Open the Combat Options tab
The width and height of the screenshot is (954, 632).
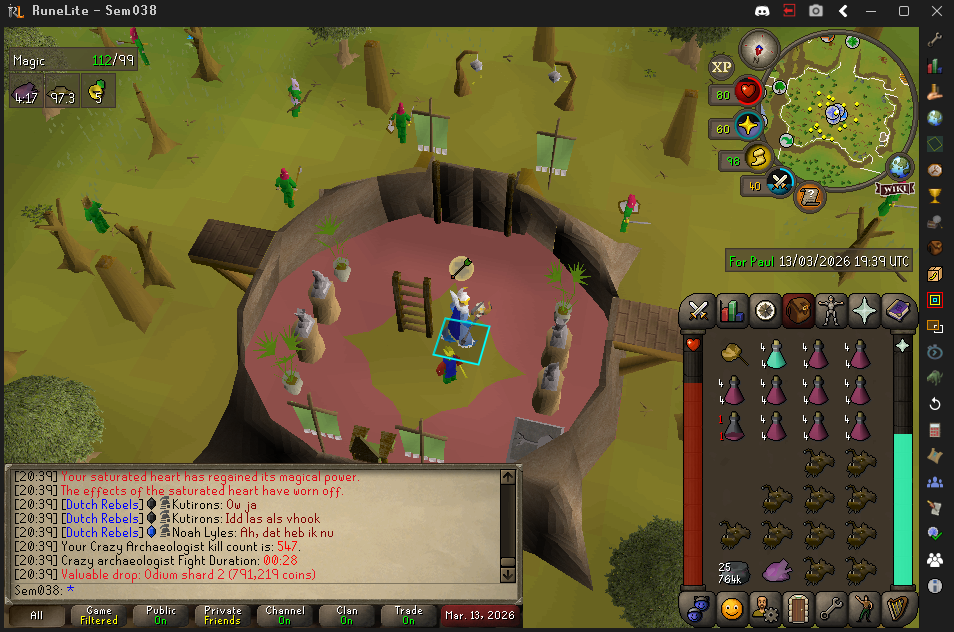(699, 311)
